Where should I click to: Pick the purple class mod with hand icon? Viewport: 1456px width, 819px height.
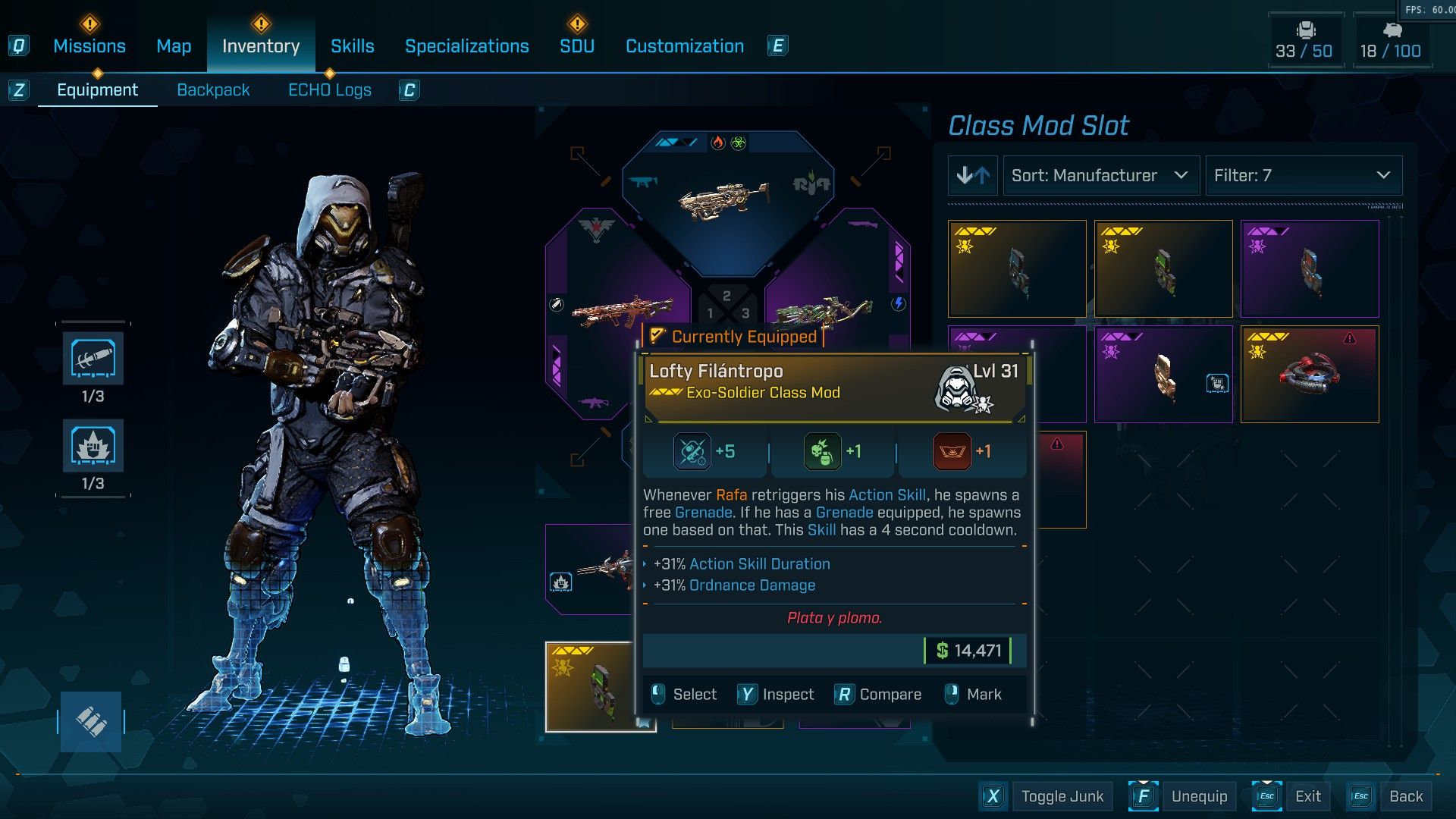click(x=1163, y=375)
